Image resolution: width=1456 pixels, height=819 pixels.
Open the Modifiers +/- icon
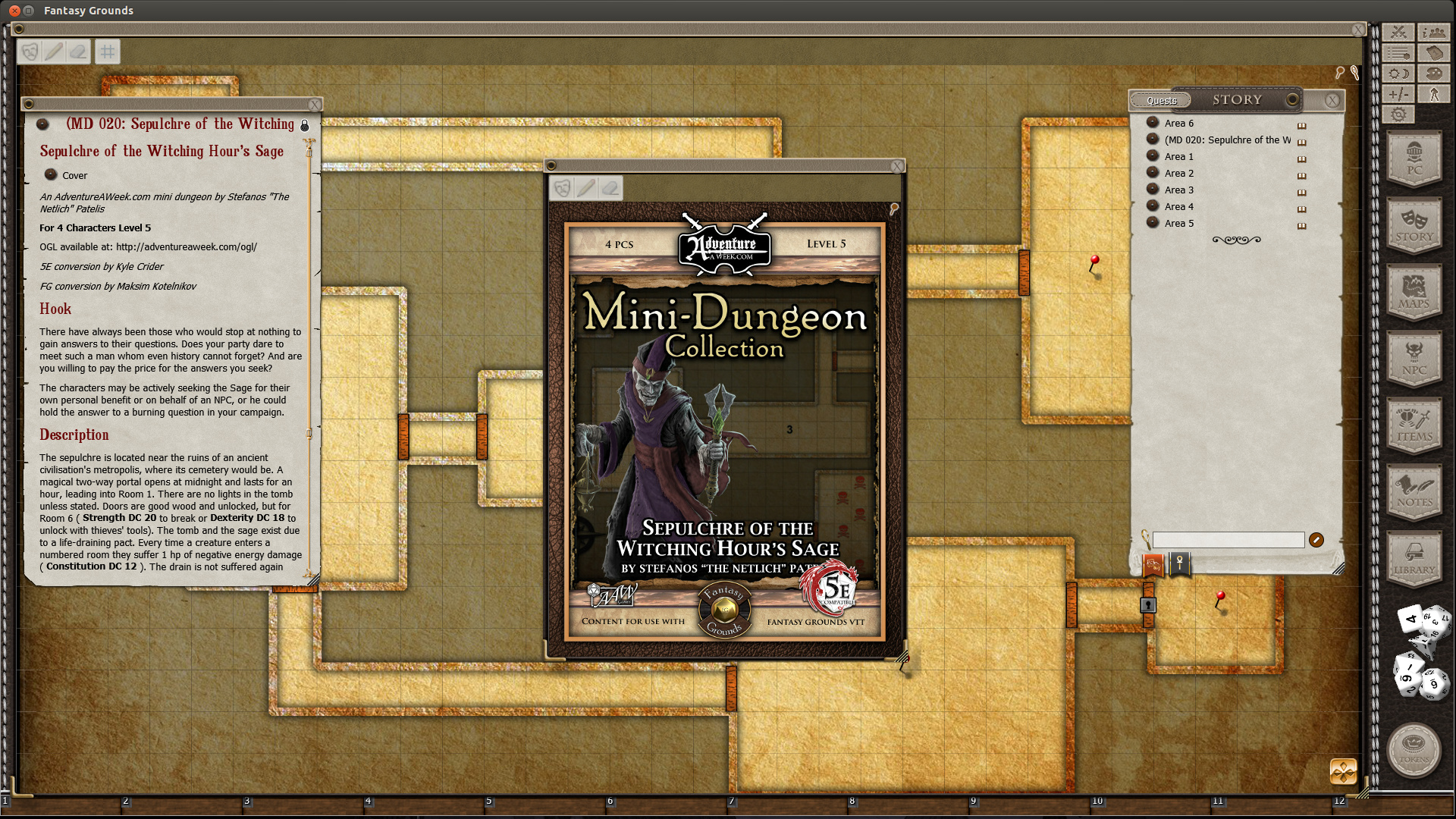pyautogui.click(x=1399, y=94)
